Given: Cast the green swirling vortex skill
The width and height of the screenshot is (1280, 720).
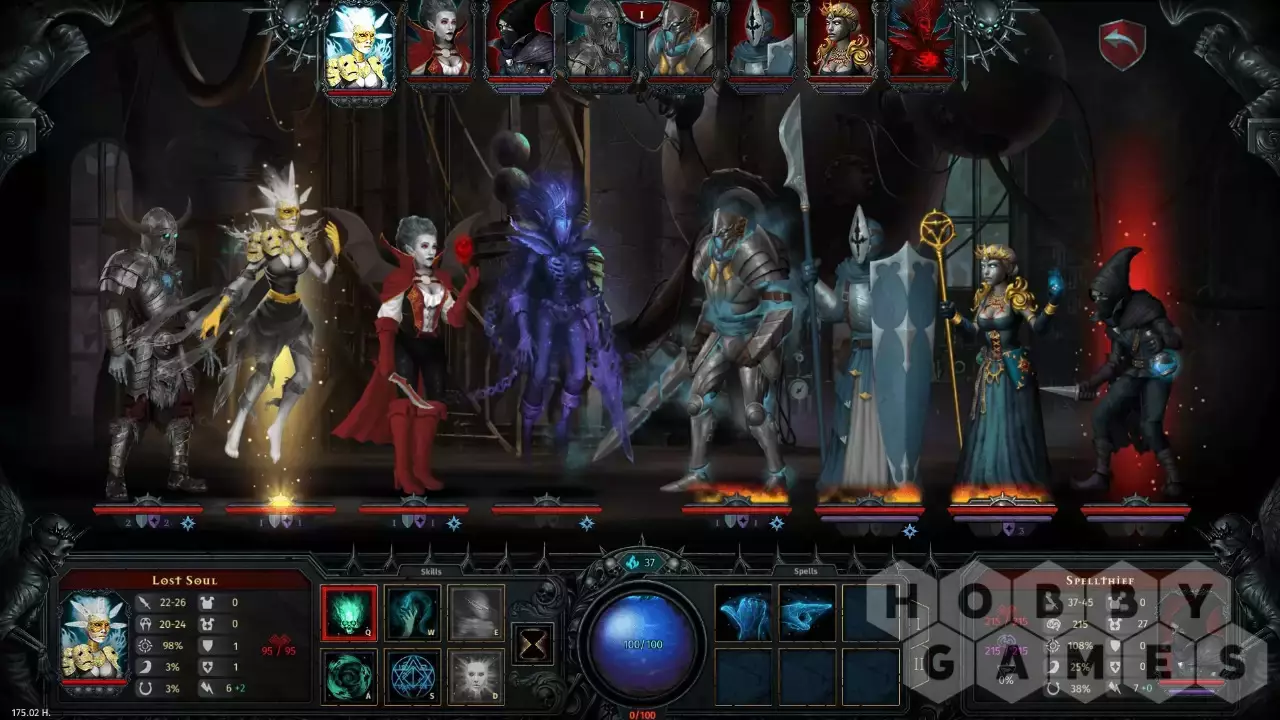Looking at the screenshot, I should 349,676.
